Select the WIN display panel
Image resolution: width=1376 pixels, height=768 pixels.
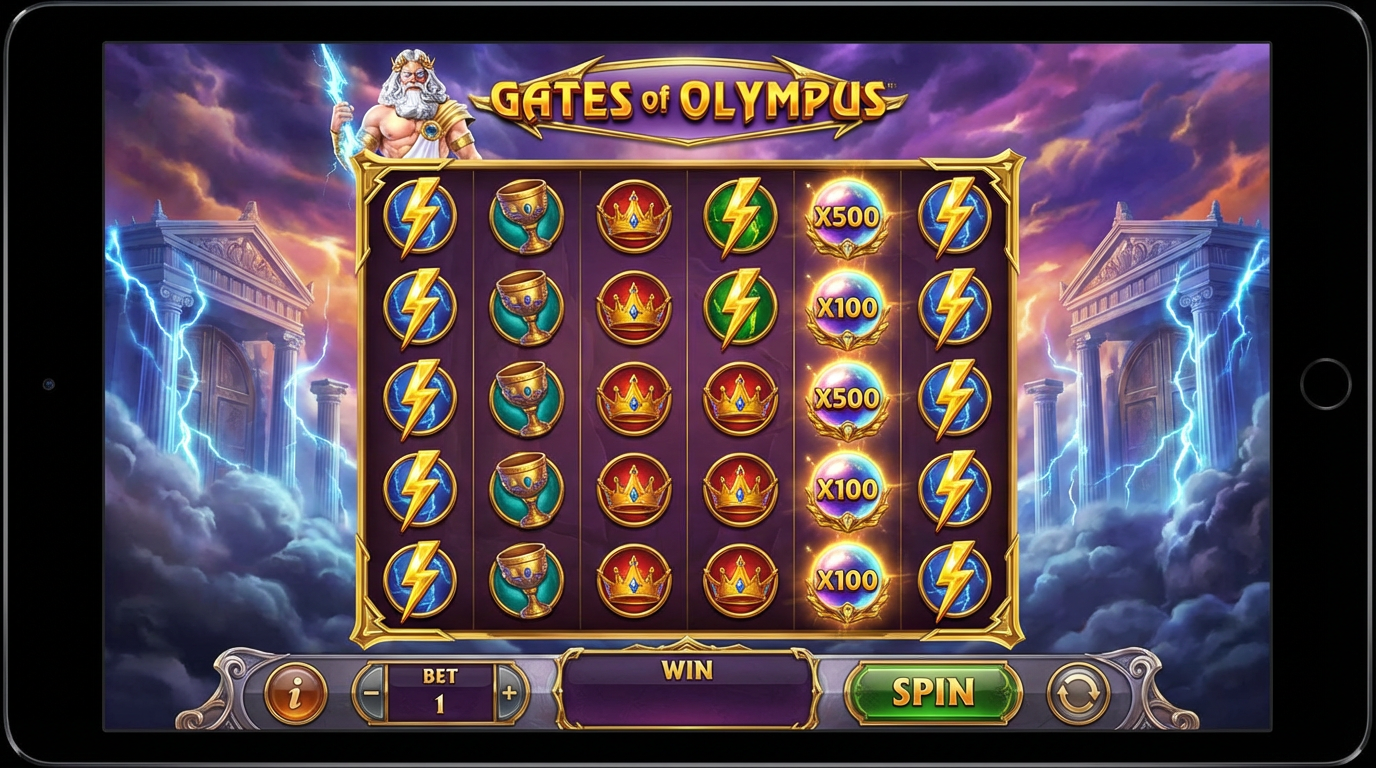coord(686,690)
